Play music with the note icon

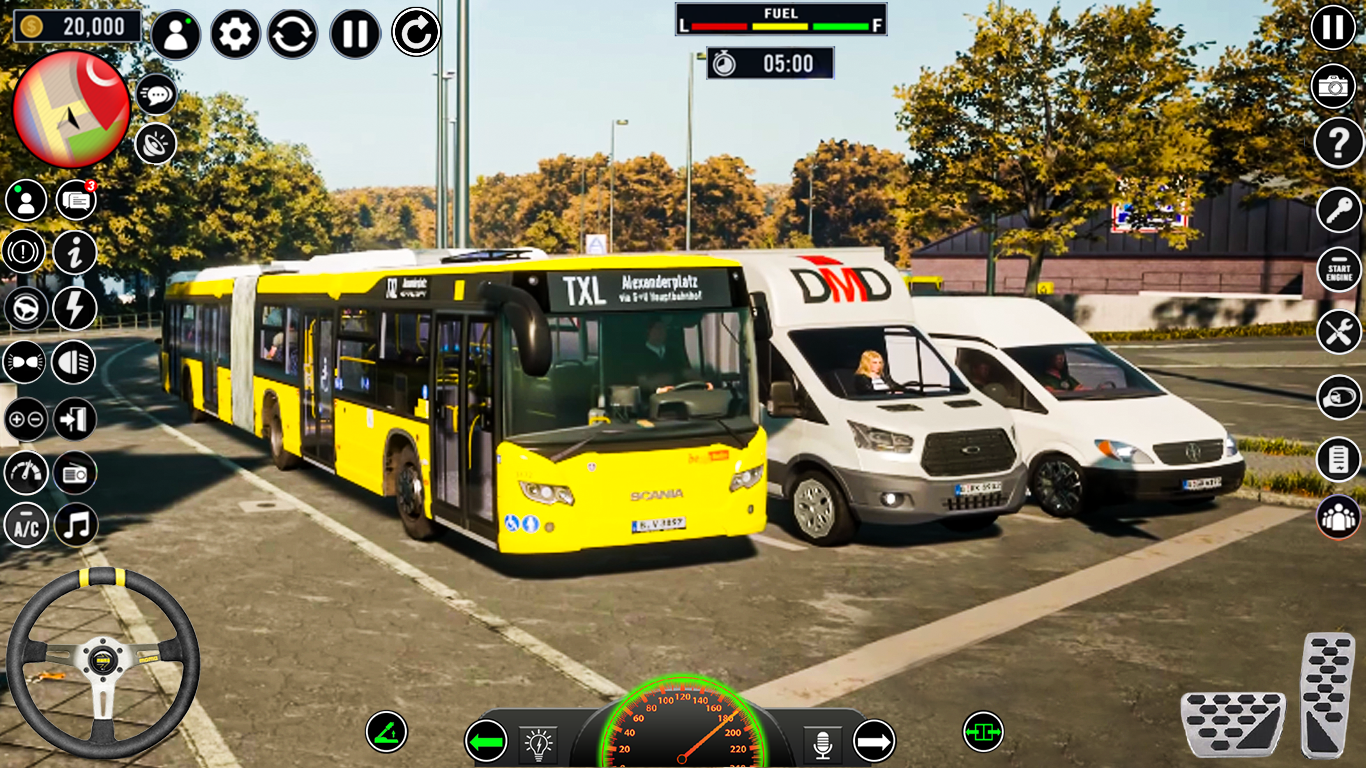[76, 526]
